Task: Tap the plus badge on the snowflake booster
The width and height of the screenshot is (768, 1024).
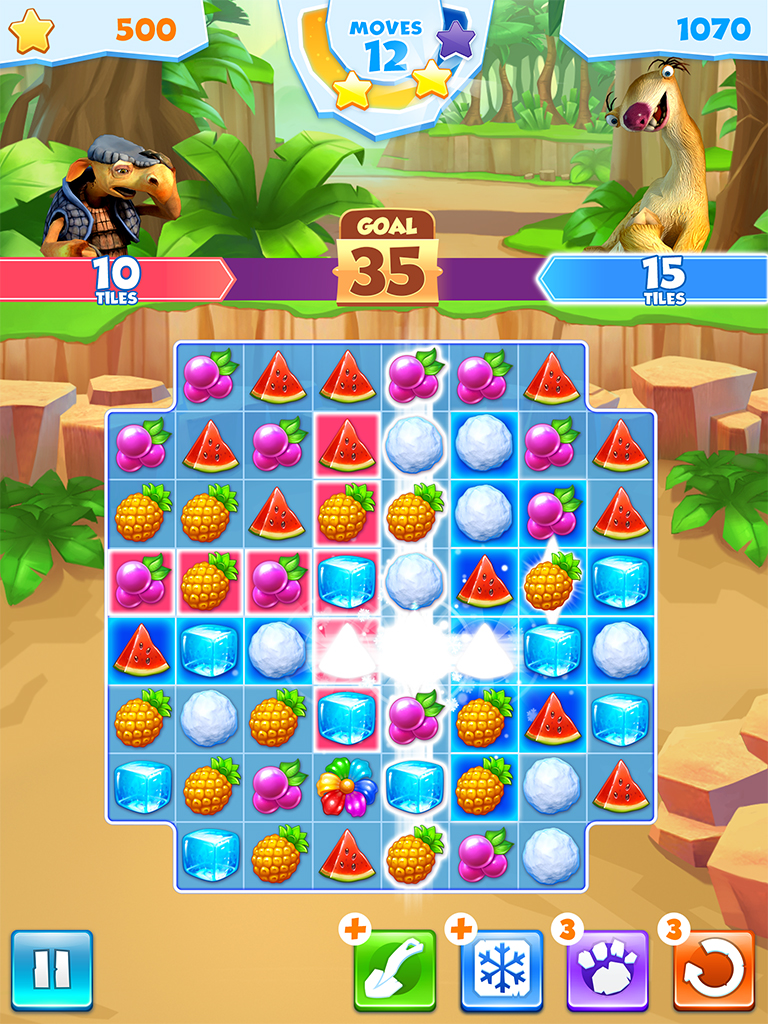Action: pyautogui.click(x=460, y=929)
